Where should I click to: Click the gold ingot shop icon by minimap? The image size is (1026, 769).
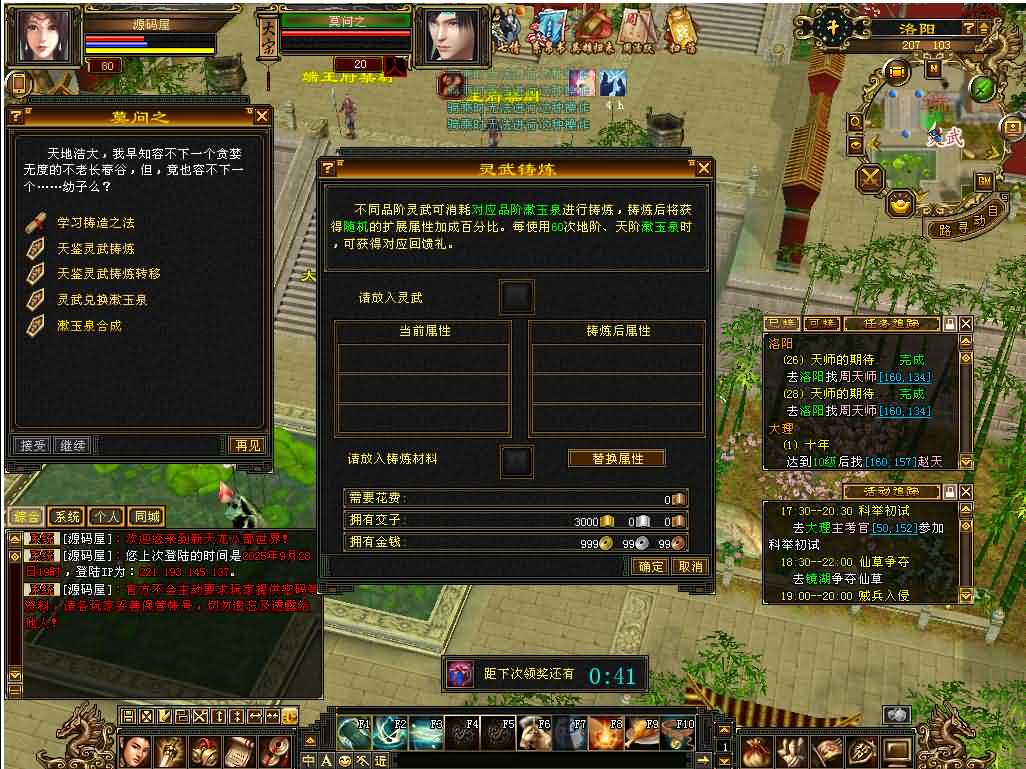[902, 204]
